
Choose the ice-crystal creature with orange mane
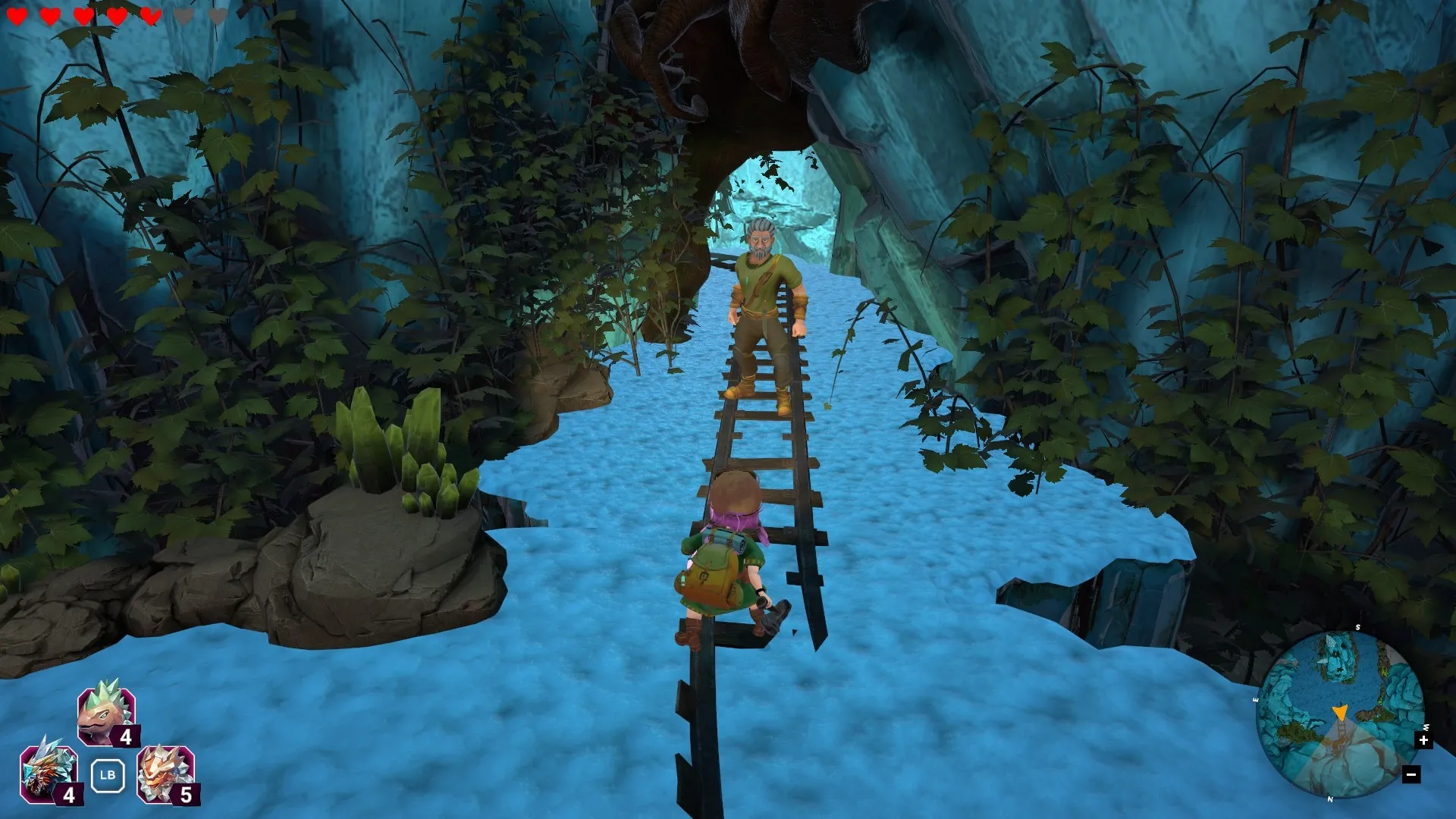(x=49, y=772)
